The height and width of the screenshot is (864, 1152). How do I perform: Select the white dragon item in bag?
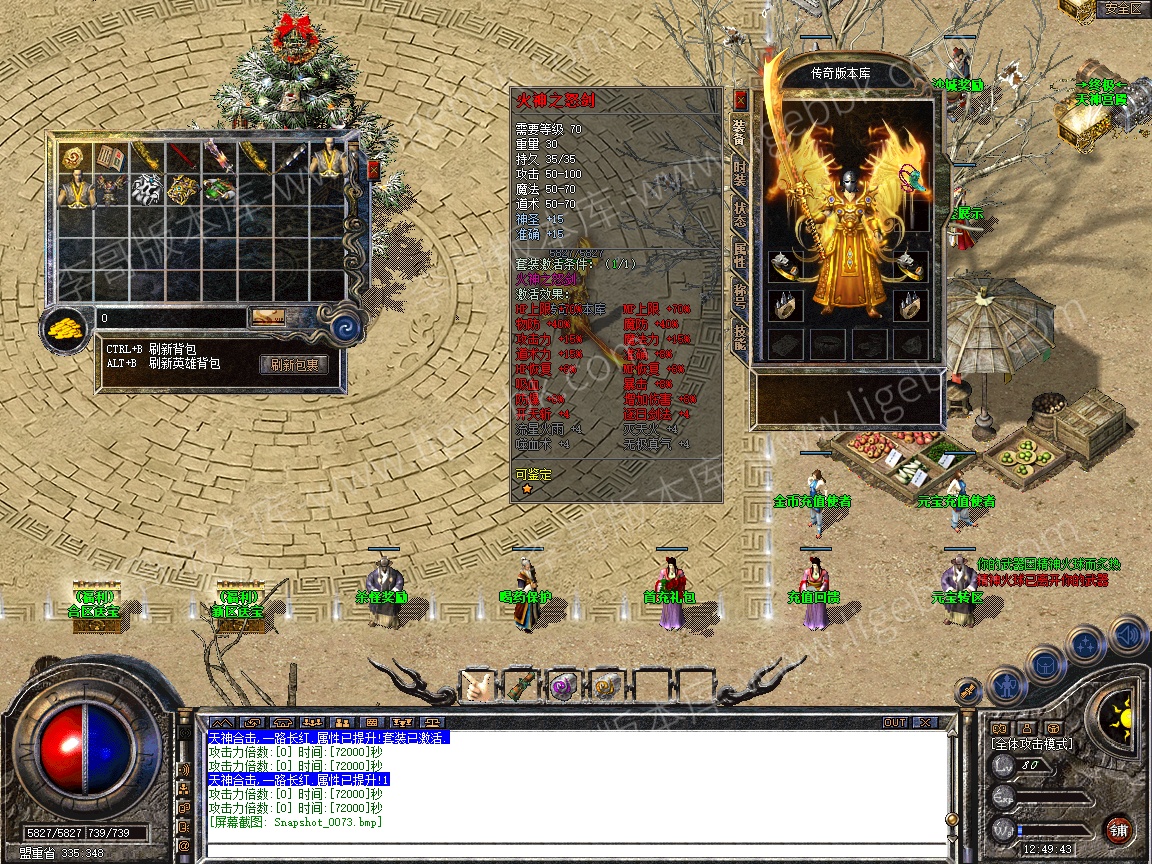pyautogui.click(x=146, y=190)
